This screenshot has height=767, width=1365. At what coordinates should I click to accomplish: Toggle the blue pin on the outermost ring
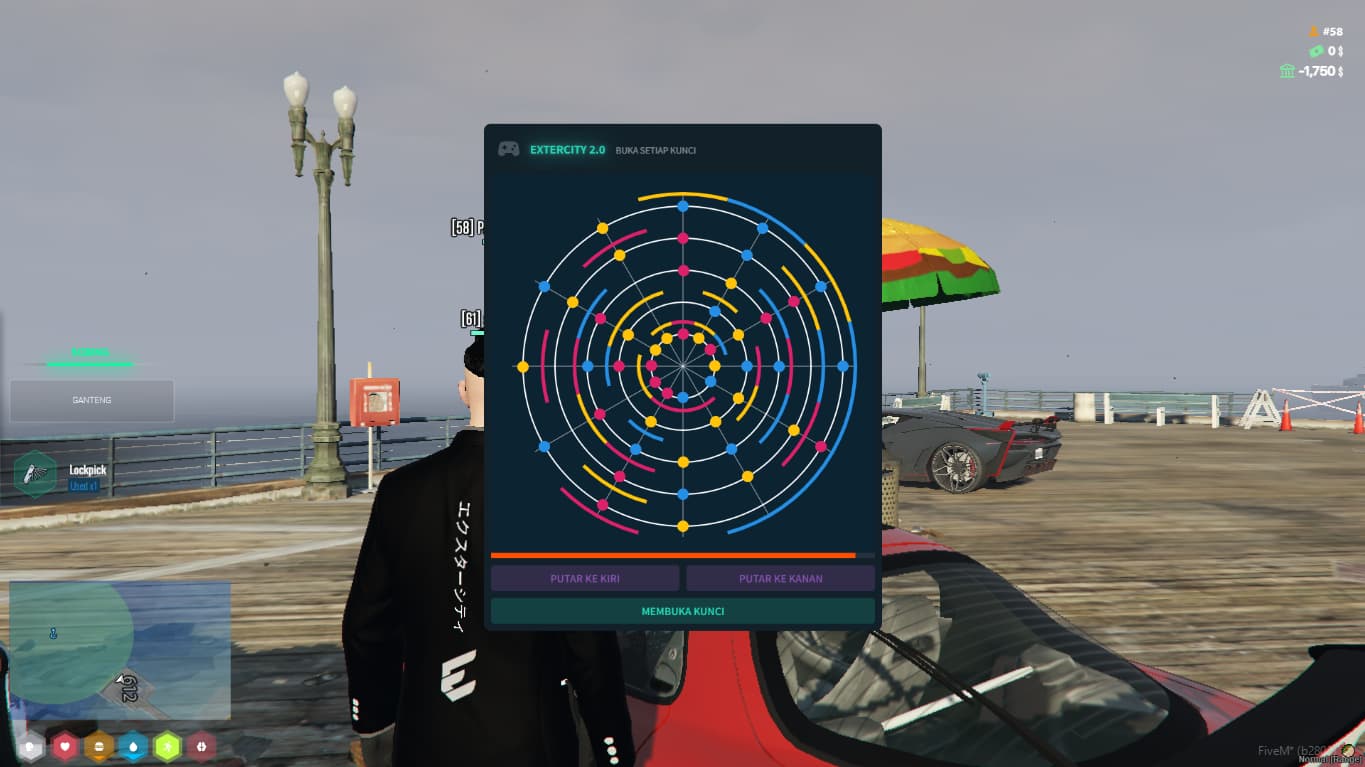pyautogui.click(x=683, y=206)
